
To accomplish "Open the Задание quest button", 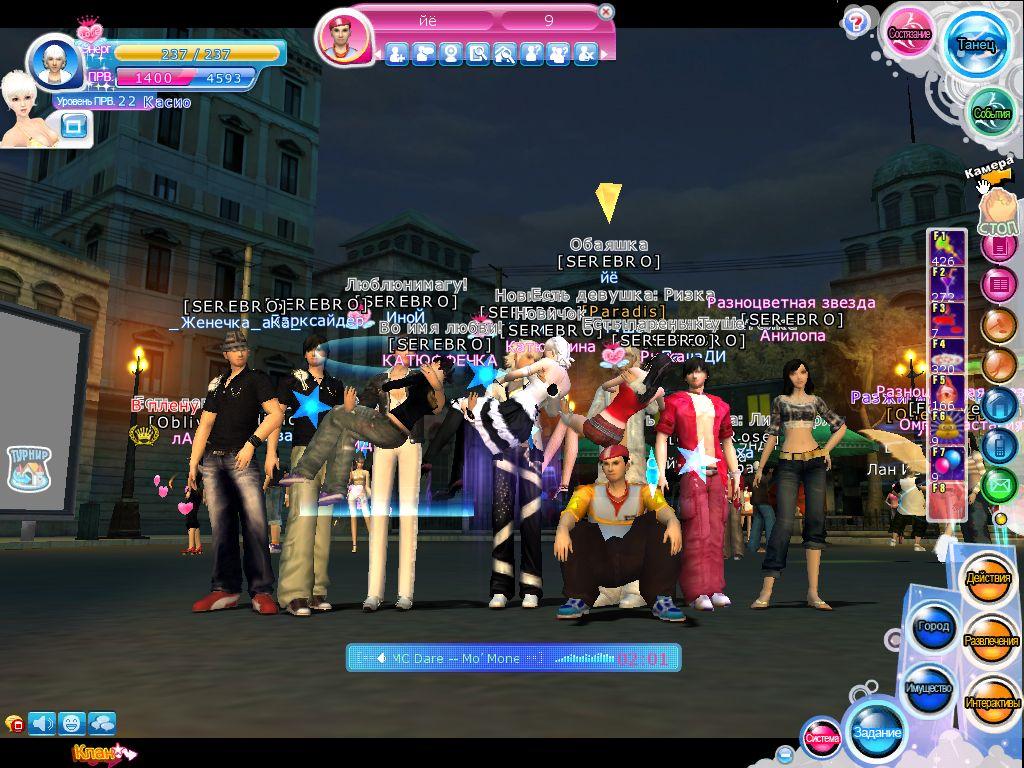I will pos(876,732).
